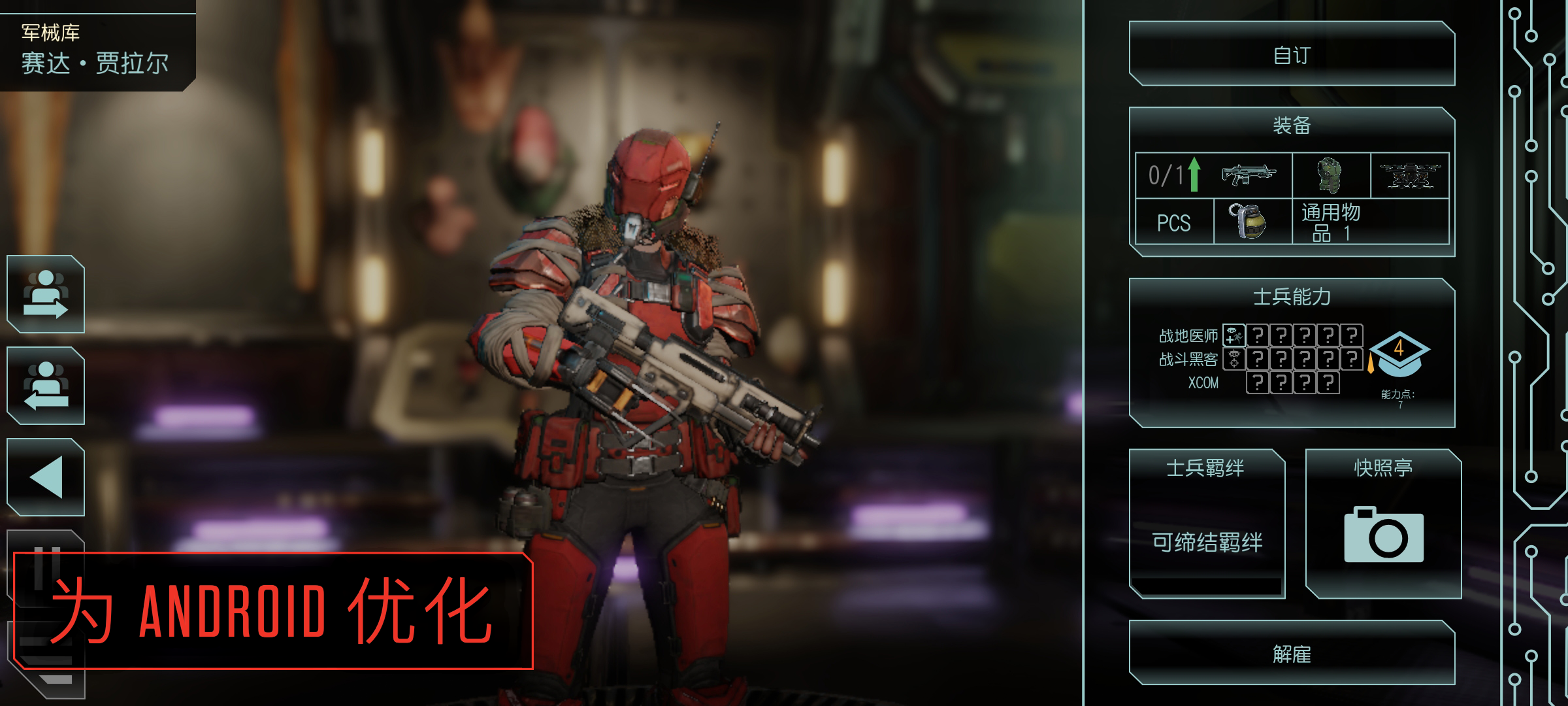
Task: Open 自订 to customize the soldier
Action: (x=1292, y=56)
